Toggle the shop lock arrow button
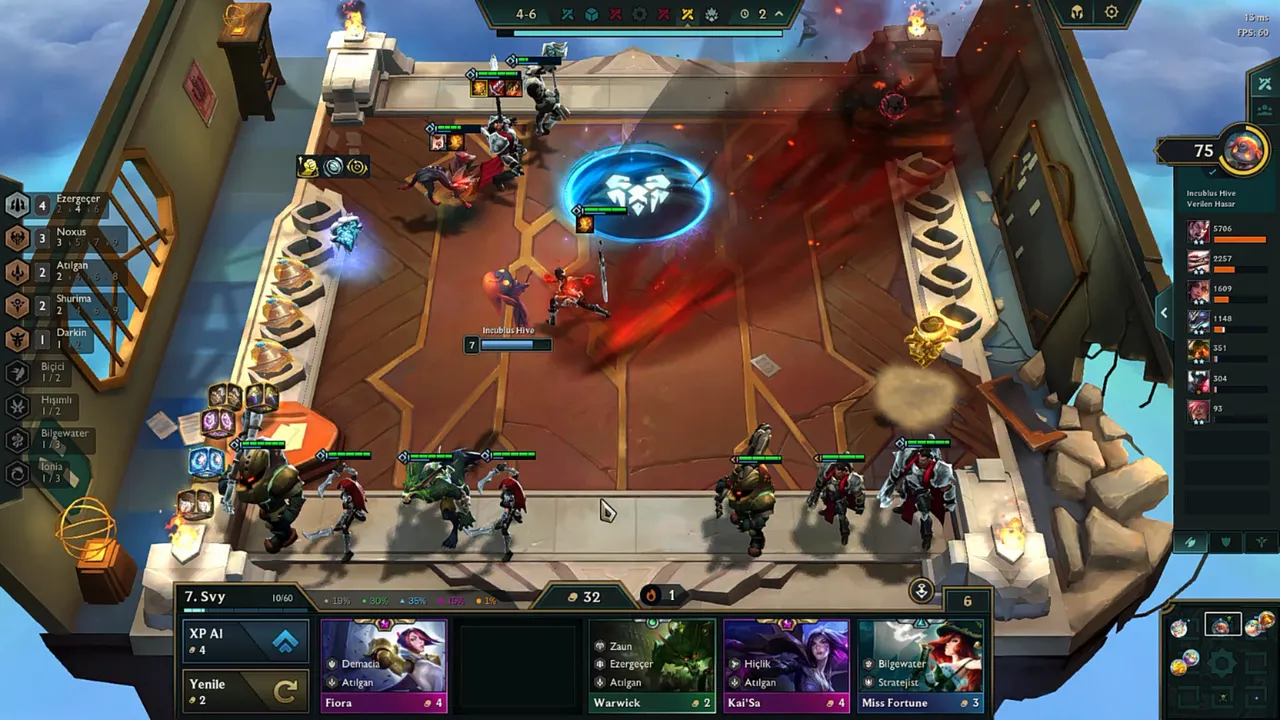This screenshot has height=720, width=1280. pyautogui.click(x=921, y=591)
